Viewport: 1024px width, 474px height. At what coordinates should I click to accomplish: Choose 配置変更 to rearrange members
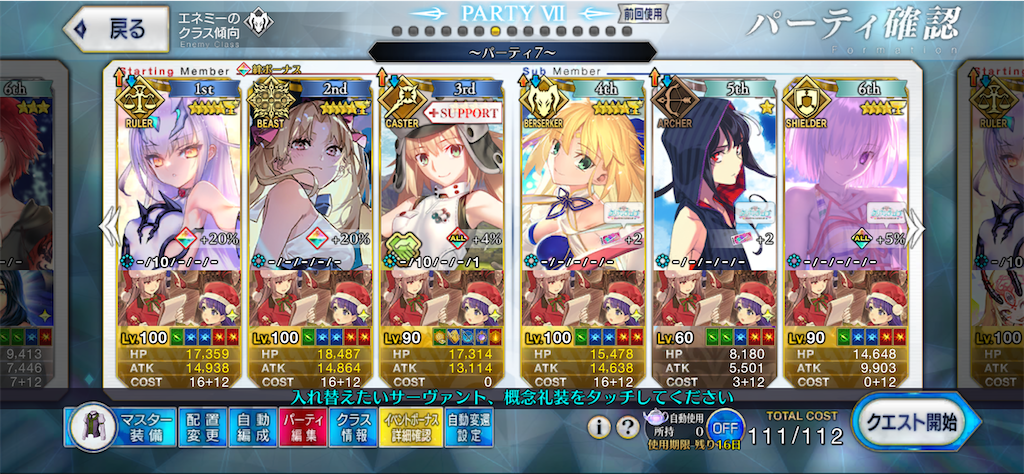pyautogui.click(x=207, y=427)
